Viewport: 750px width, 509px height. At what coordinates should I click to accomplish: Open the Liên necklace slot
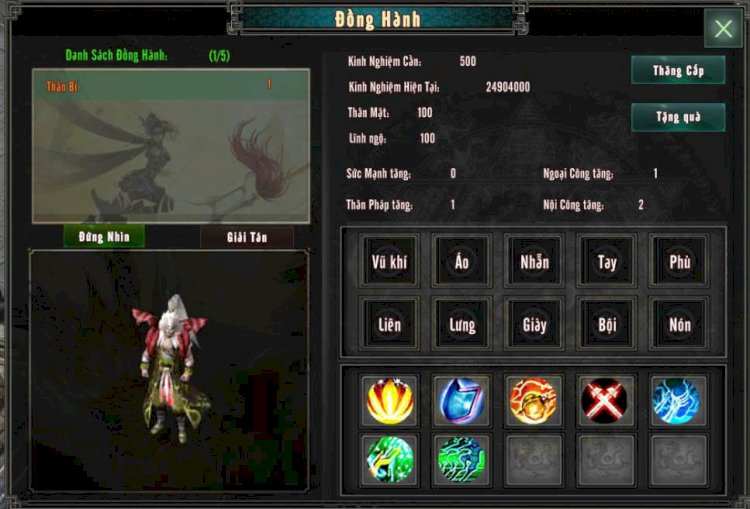click(388, 324)
